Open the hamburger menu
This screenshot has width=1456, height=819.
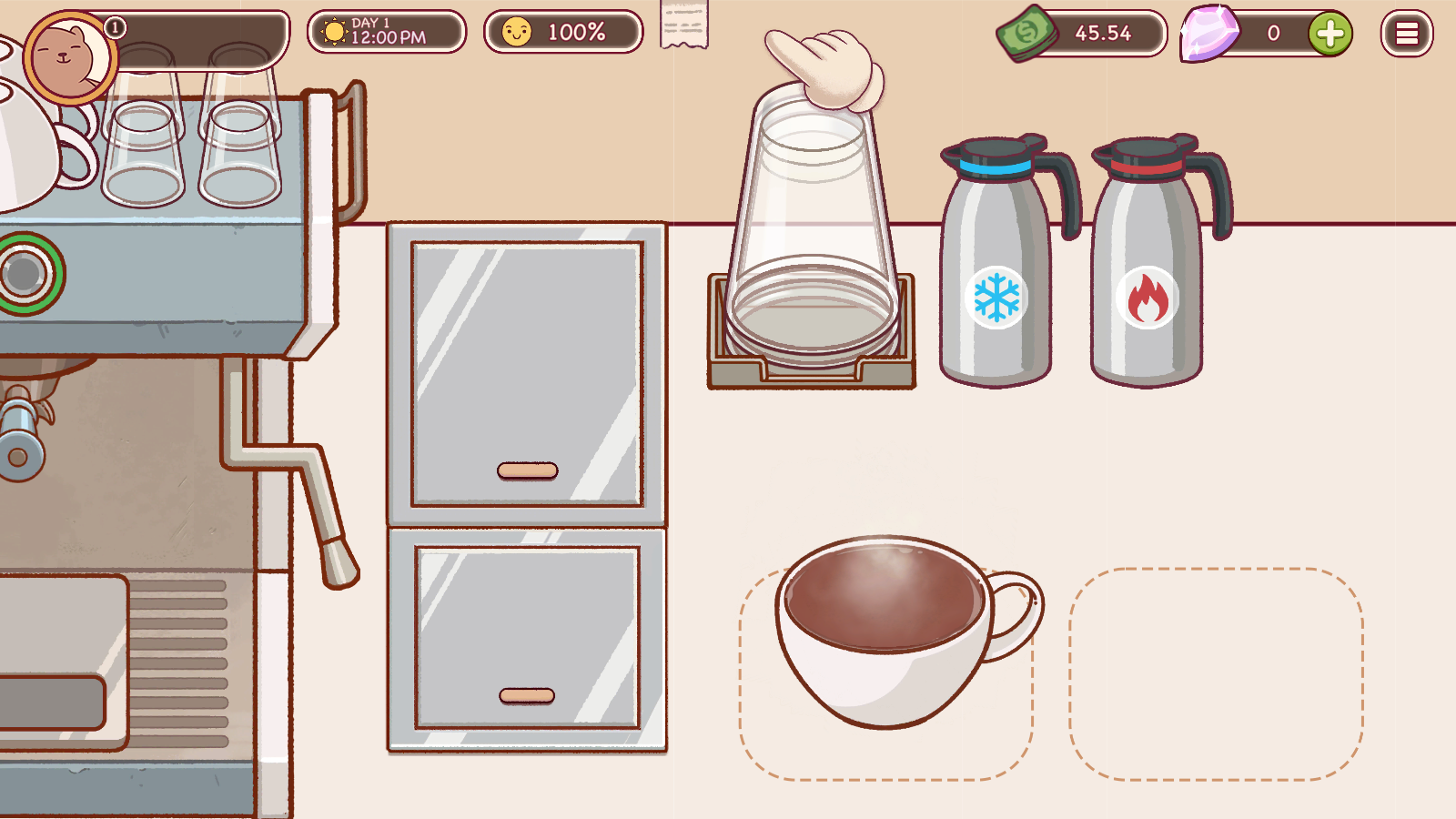coord(1406,34)
